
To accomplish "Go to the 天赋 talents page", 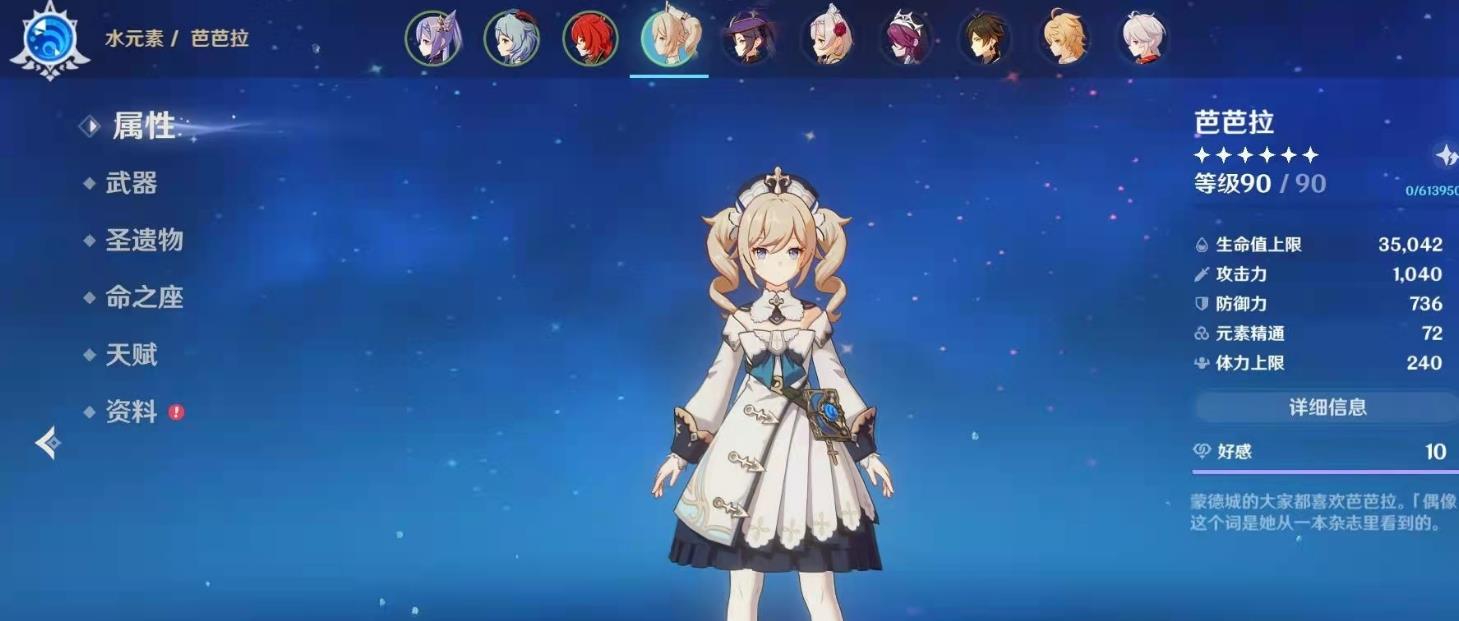I will tap(131, 354).
